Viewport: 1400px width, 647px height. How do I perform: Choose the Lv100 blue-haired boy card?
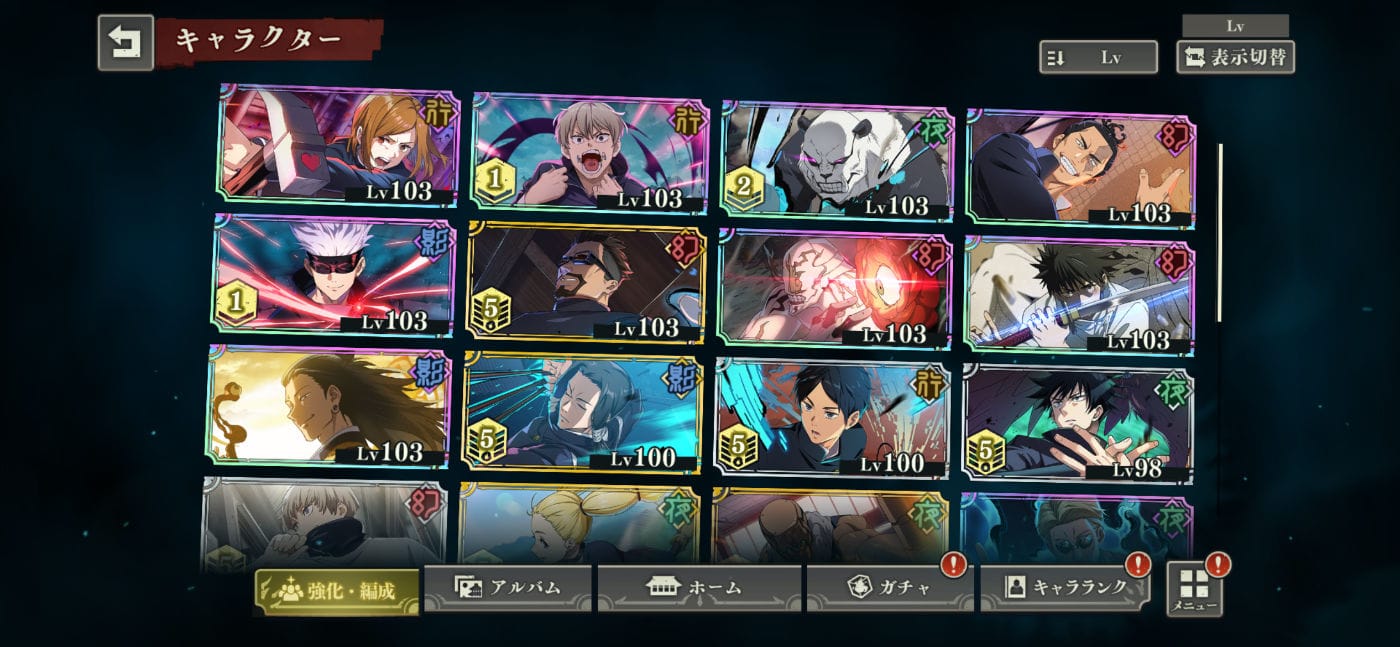pyautogui.click(x=831, y=416)
